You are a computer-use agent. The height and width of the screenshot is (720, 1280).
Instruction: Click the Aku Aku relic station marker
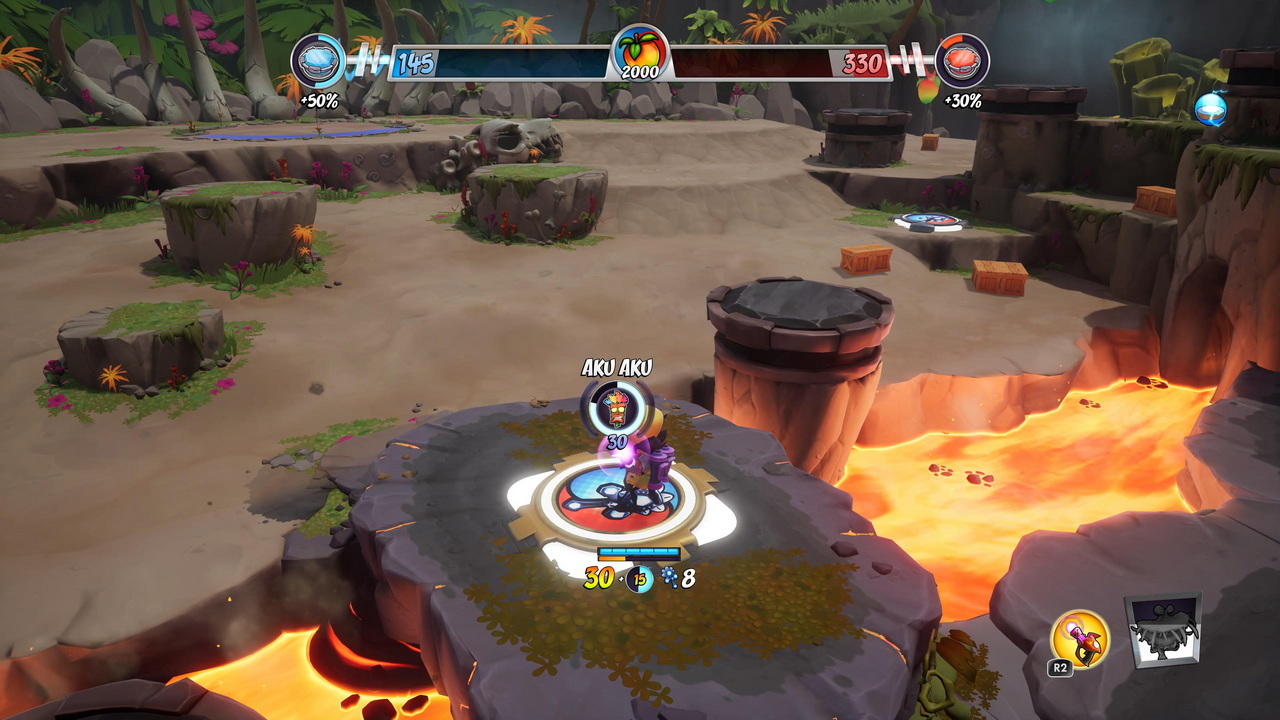click(616, 406)
